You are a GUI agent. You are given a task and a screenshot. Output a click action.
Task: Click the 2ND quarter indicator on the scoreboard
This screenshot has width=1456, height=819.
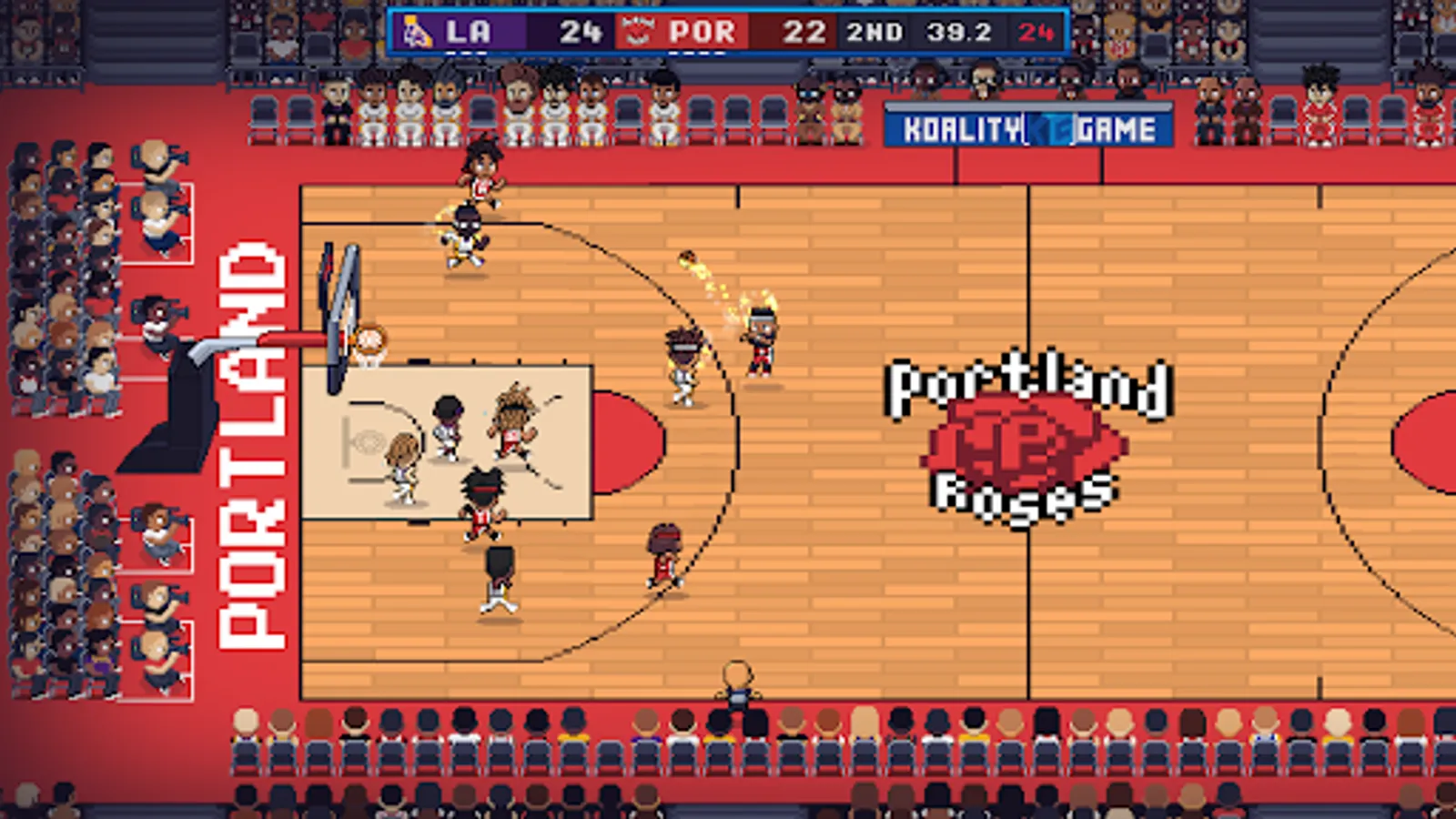click(x=874, y=33)
